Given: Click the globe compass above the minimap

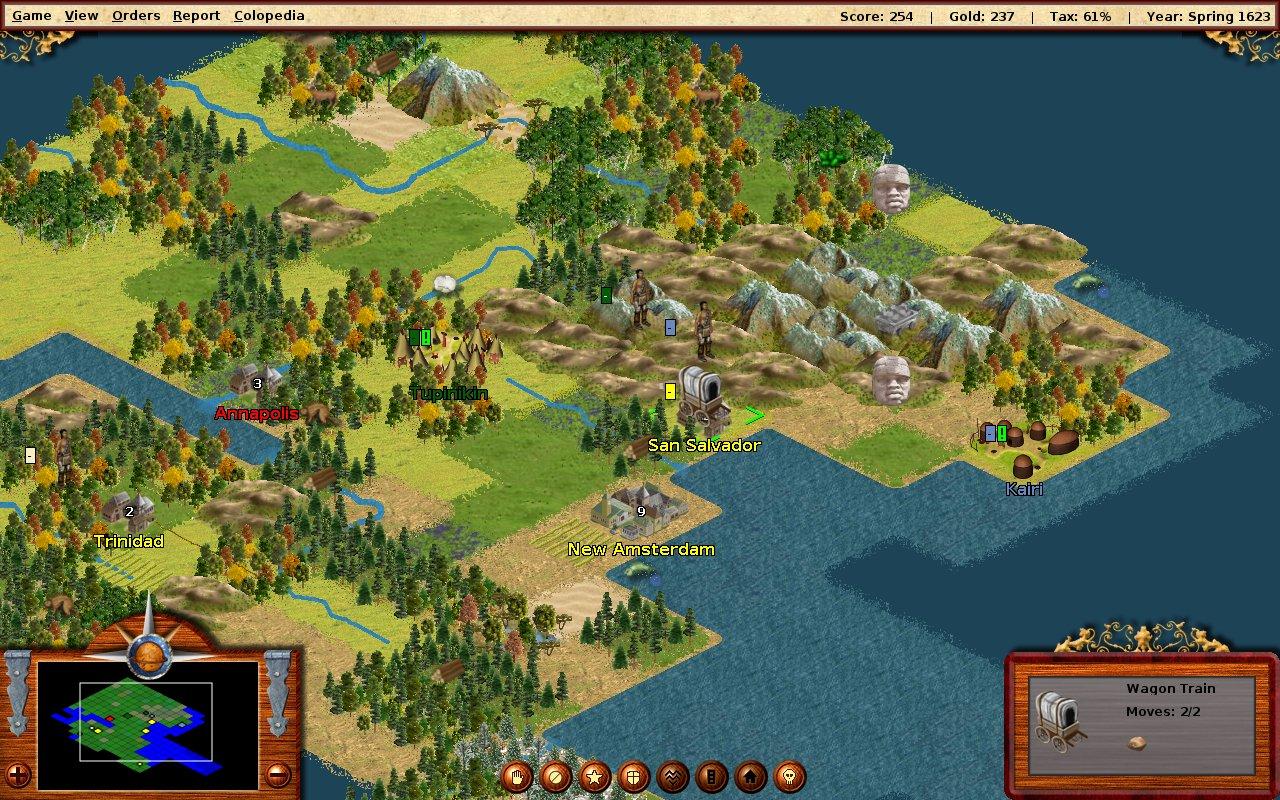Looking at the screenshot, I should tap(148, 655).
